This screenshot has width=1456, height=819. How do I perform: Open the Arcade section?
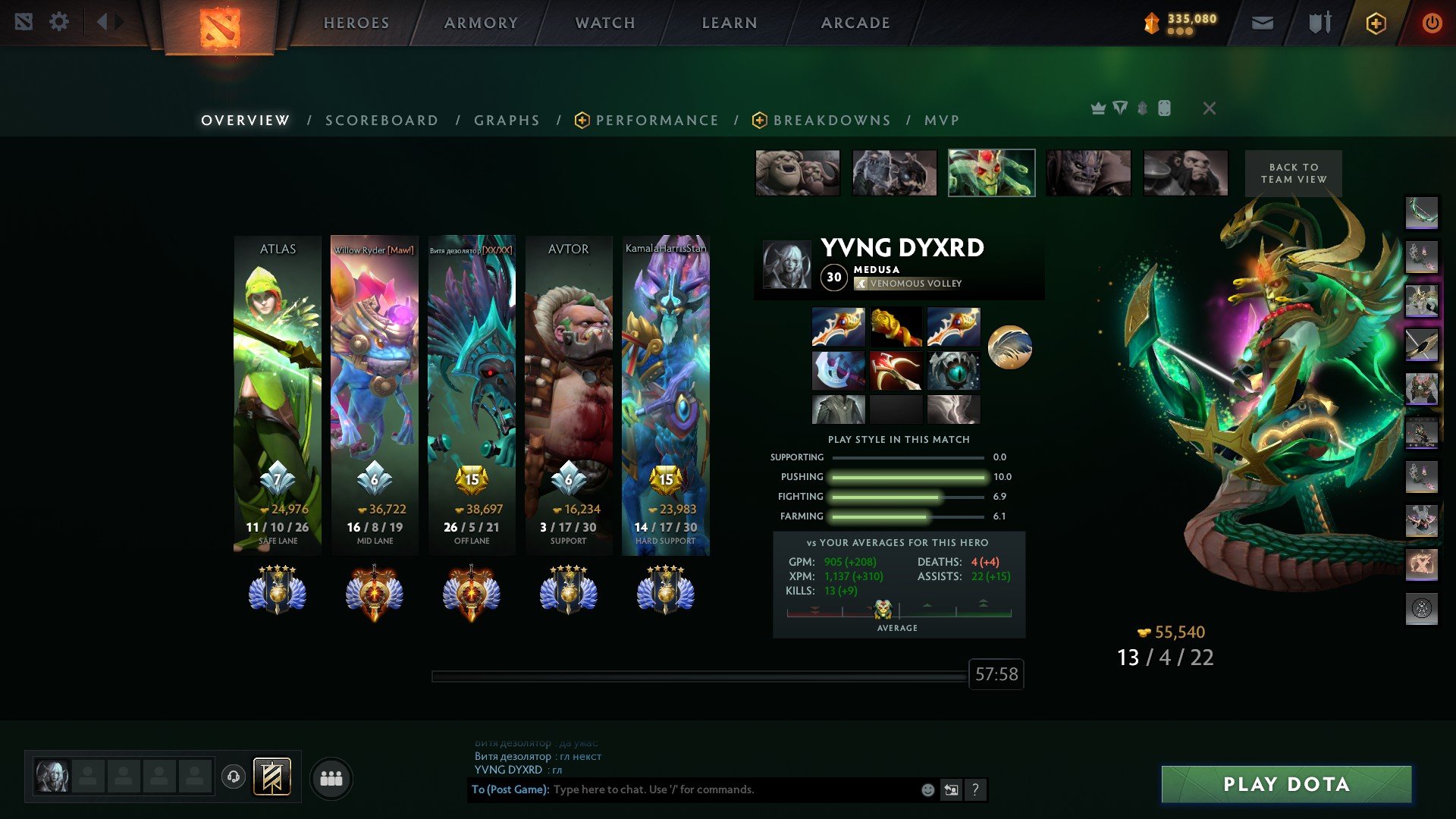pos(855,23)
